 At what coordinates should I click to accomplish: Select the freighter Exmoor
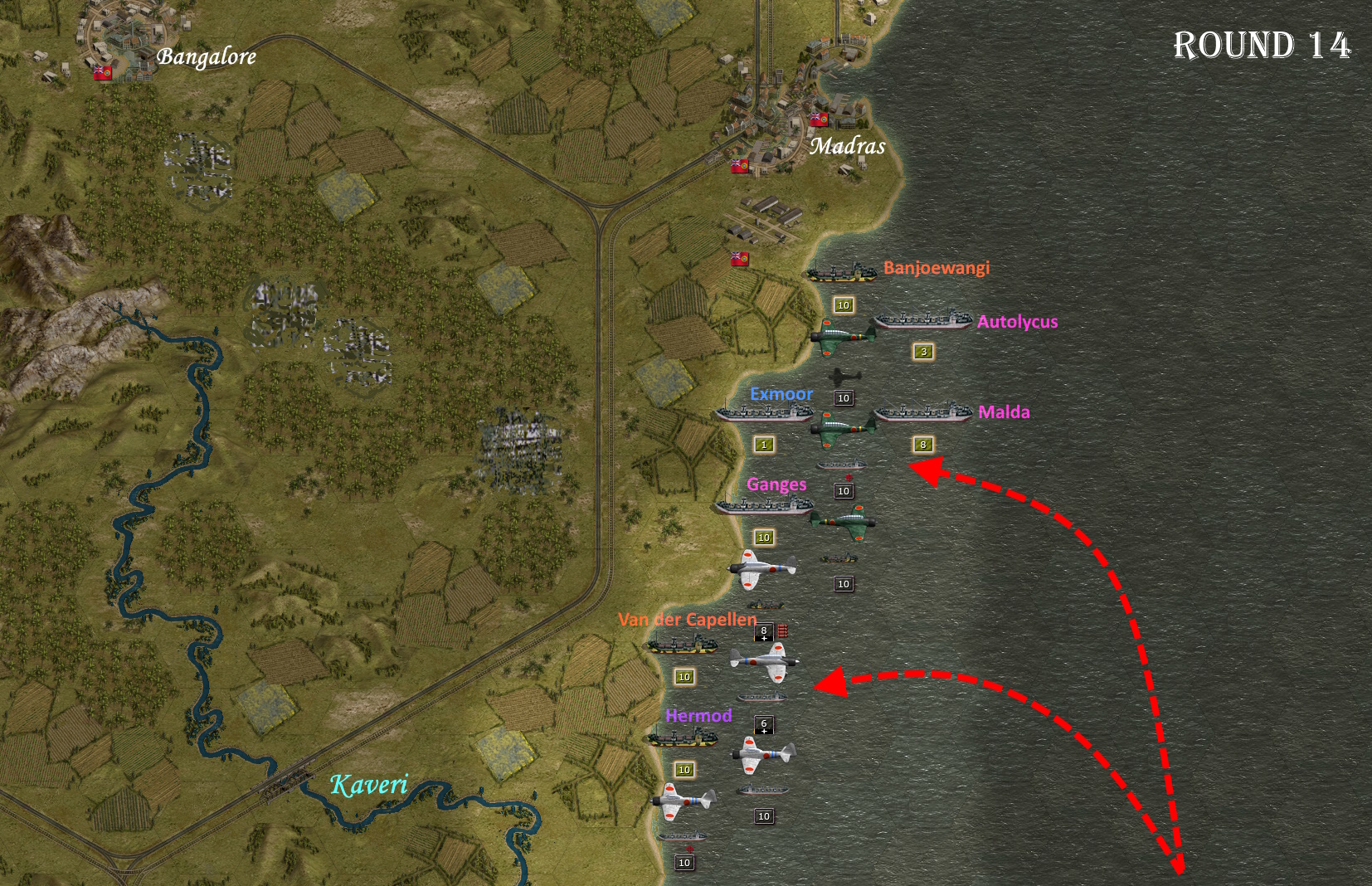(x=765, y=415)
